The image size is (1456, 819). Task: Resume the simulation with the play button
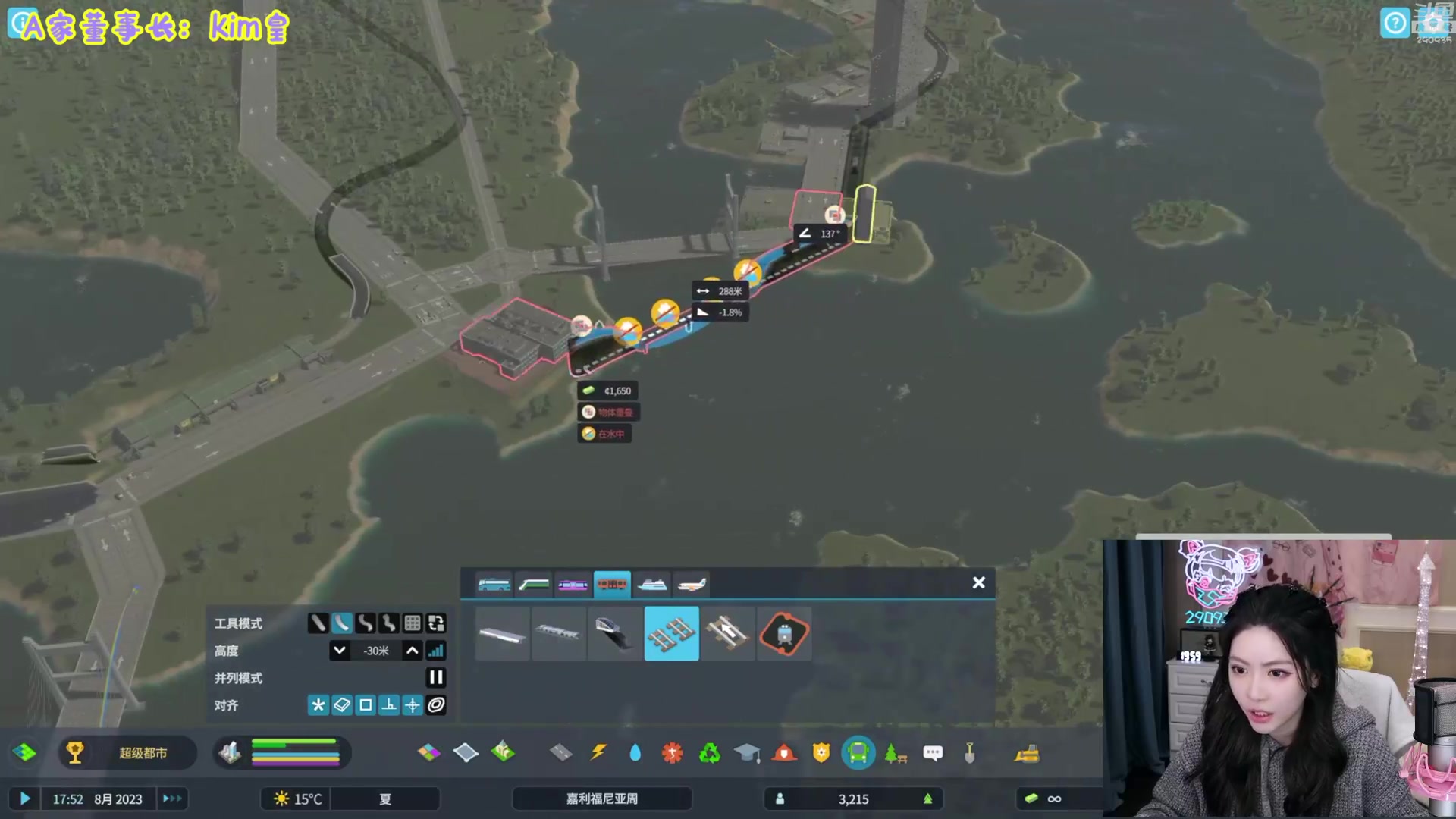(x=24, y=799)
